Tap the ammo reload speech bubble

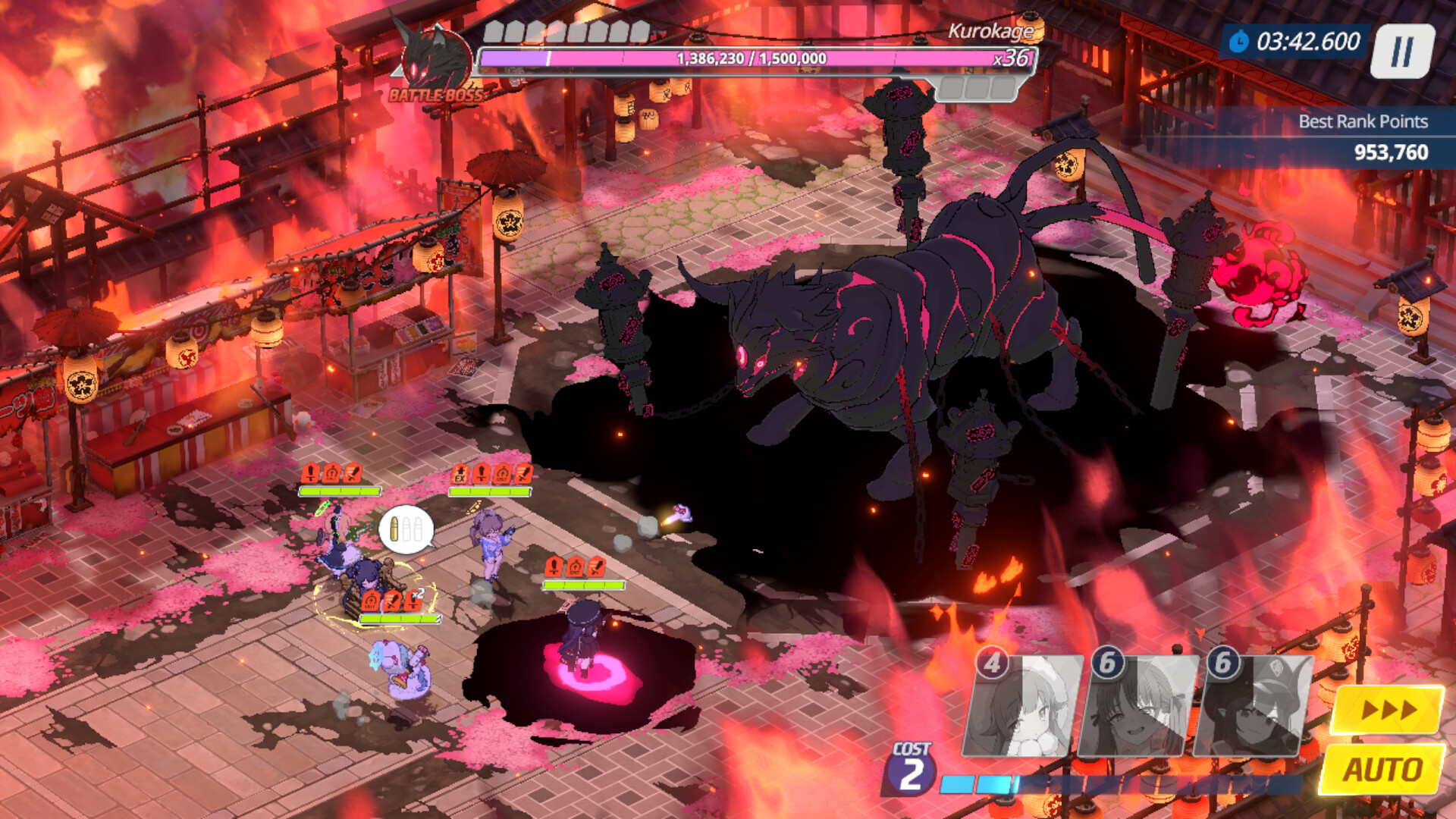coord(406,529)
